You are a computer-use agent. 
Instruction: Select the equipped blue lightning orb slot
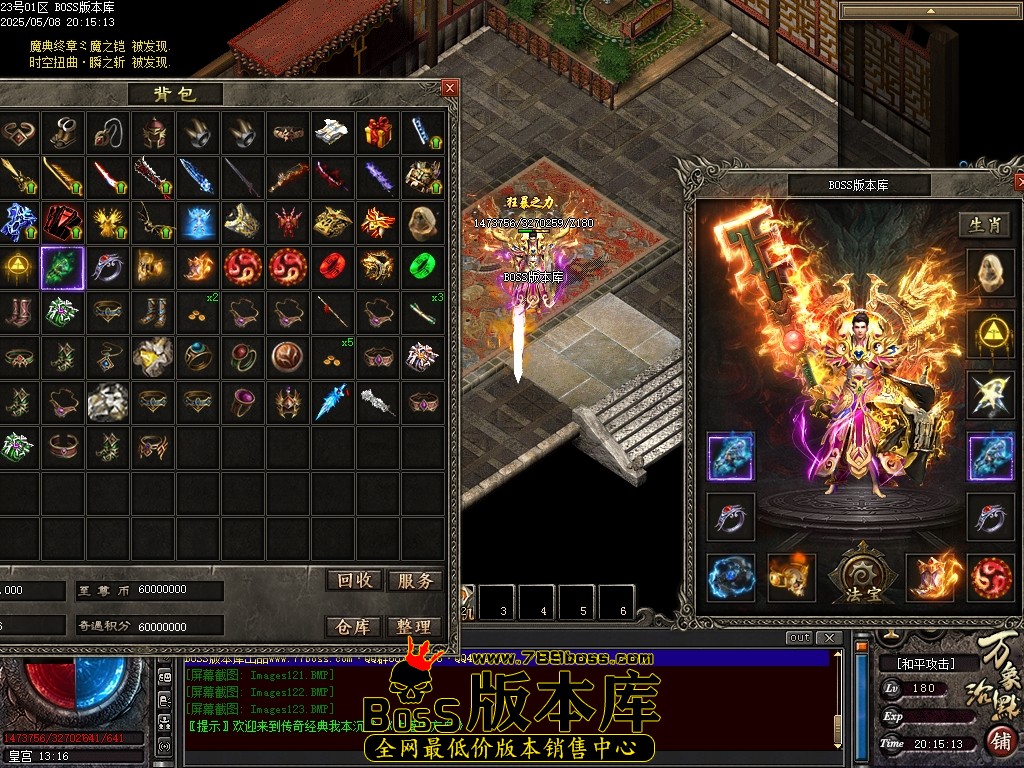(731, 578)
